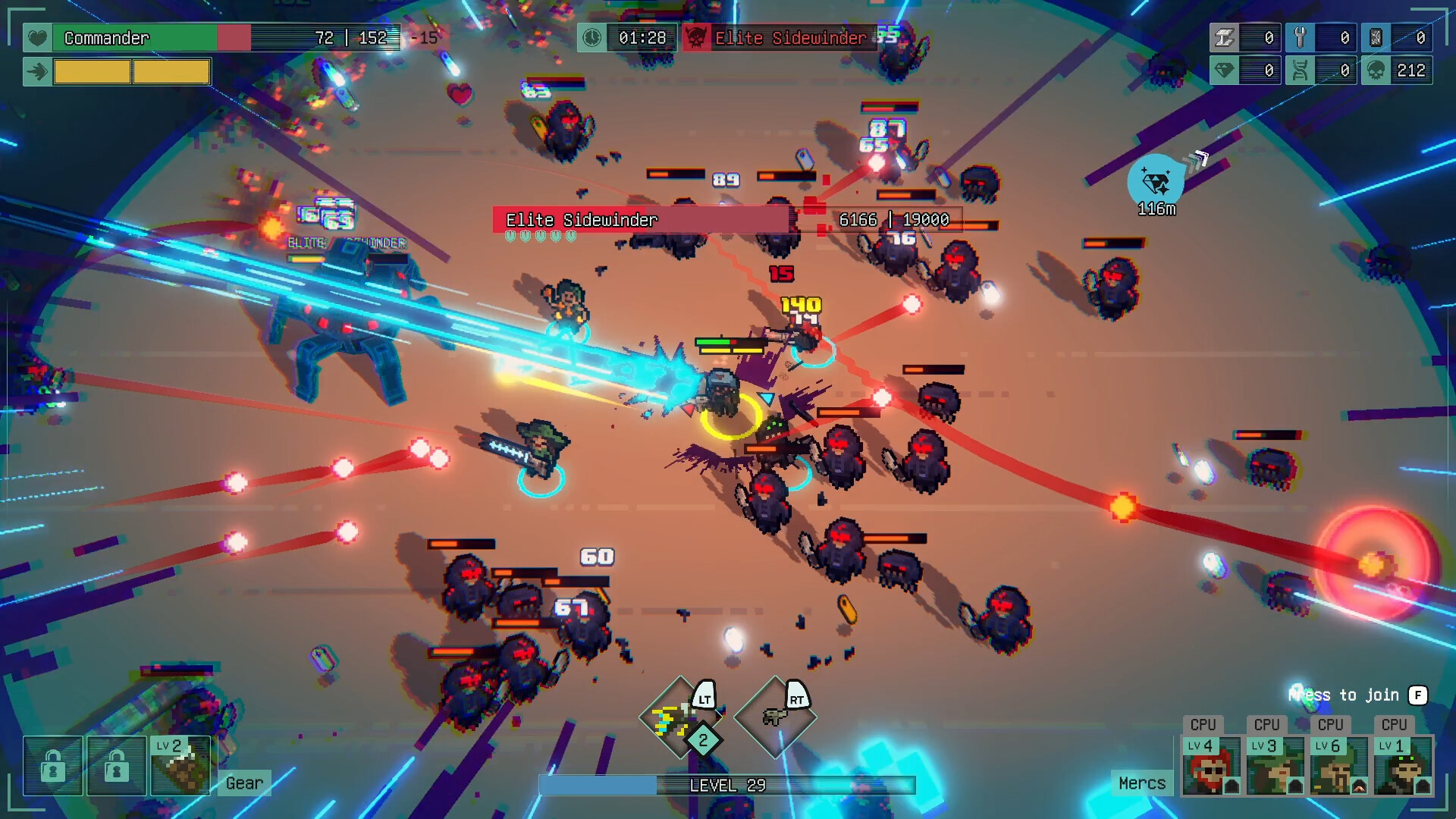Click the gem currency icon
Screen dimensions: 1456x819
[1224, 71]
